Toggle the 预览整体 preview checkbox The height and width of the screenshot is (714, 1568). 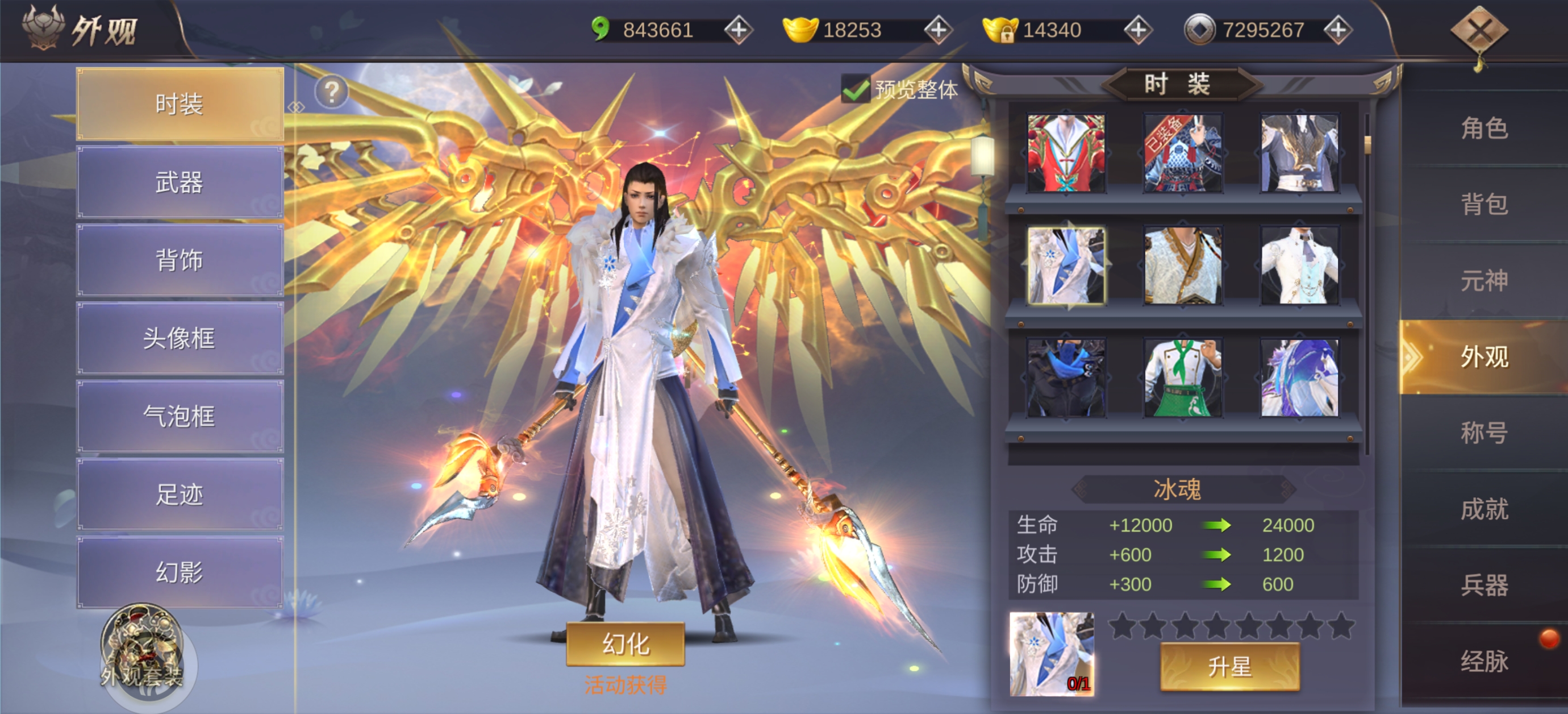click(854, 90)
